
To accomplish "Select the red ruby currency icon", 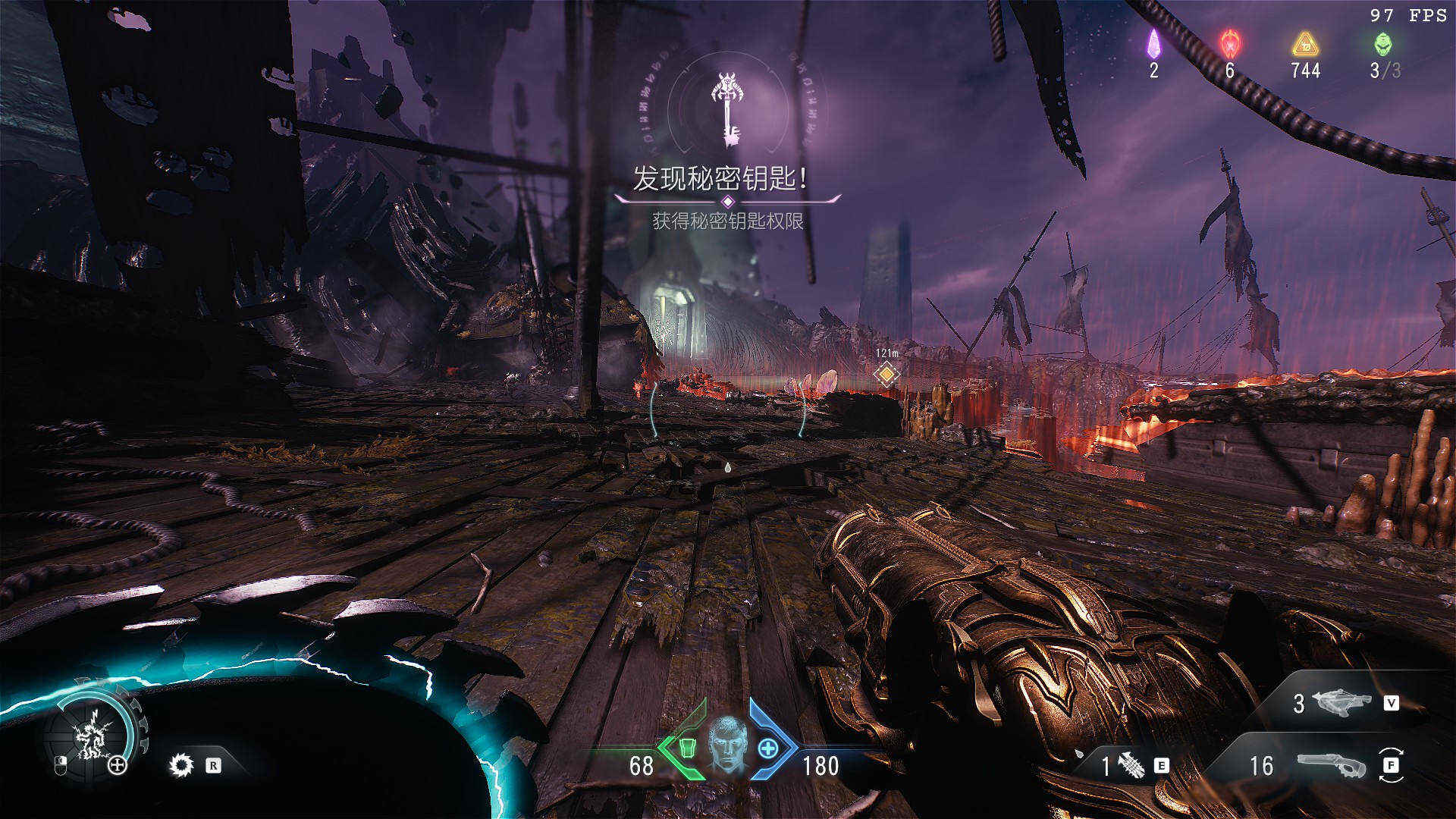I will [x=1229, y=44].
